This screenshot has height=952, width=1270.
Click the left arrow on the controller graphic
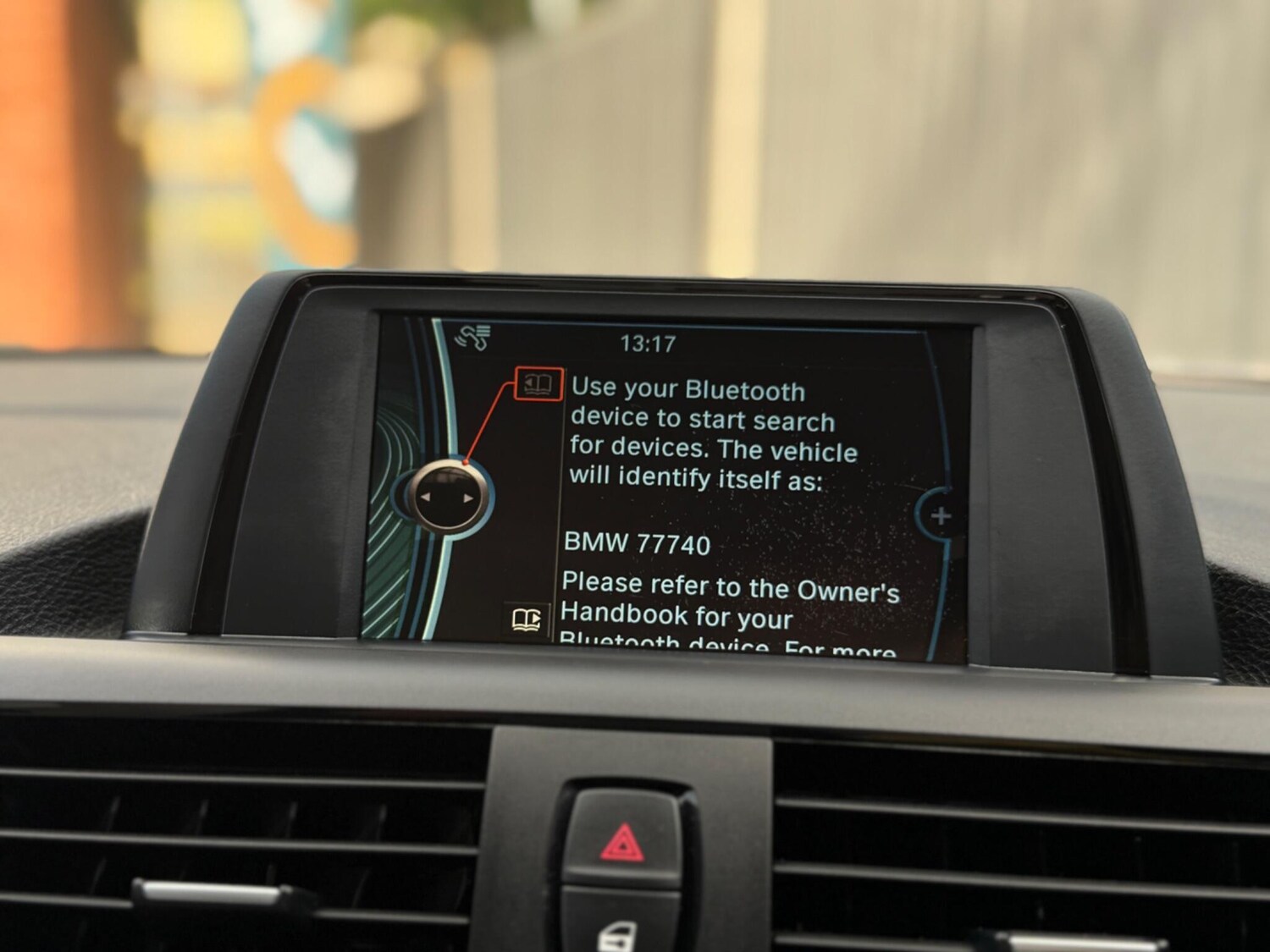[x=426, y=496]
